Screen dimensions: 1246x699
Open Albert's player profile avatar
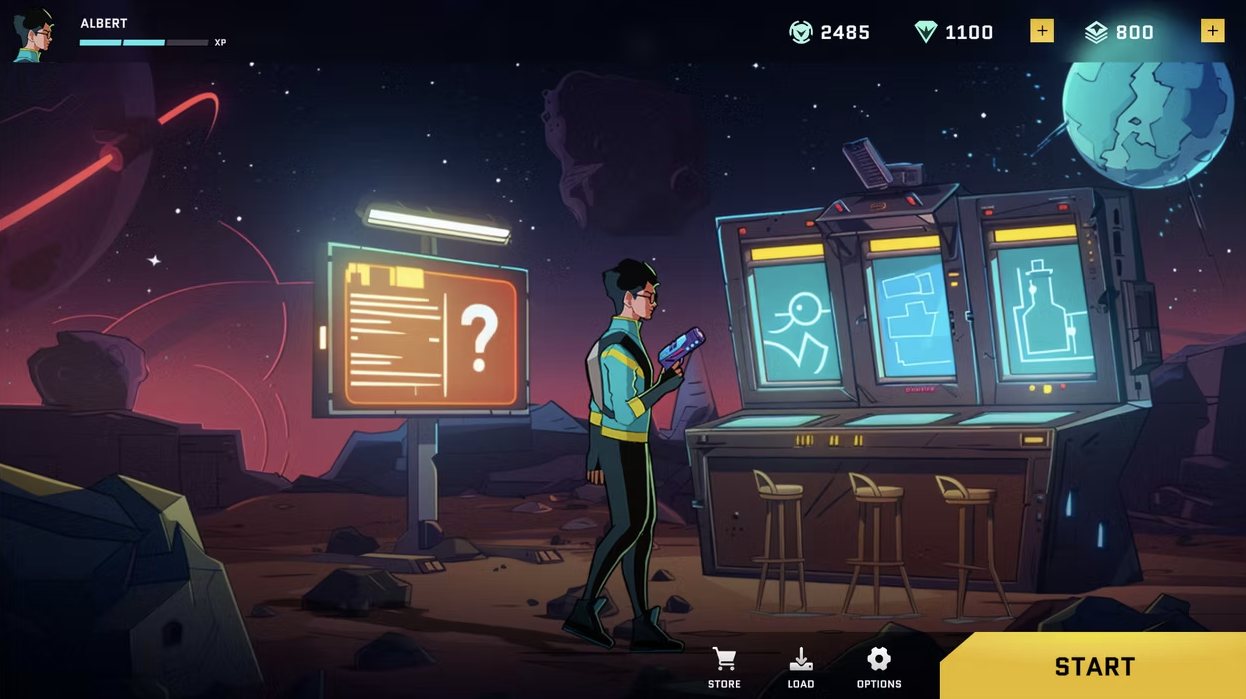(x=35, y=35)
